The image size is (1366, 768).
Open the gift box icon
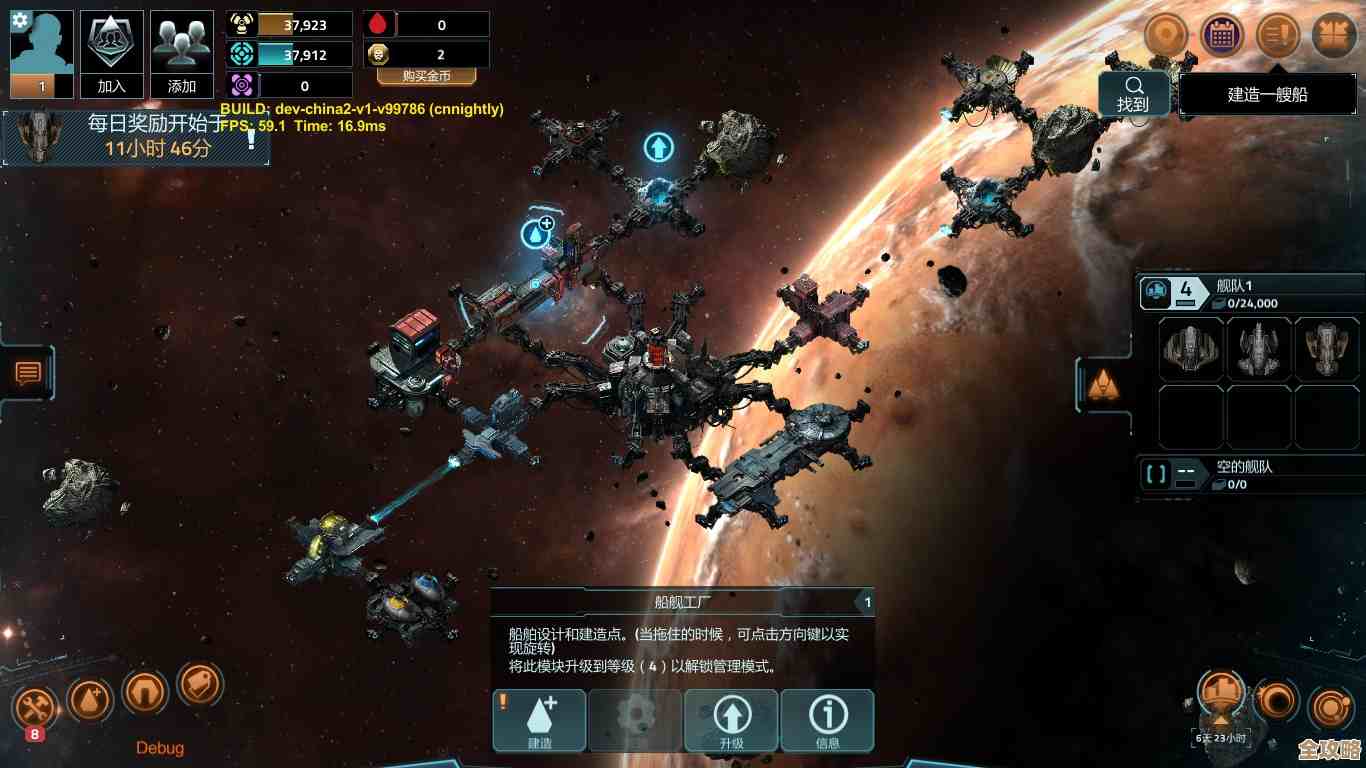1333,36
